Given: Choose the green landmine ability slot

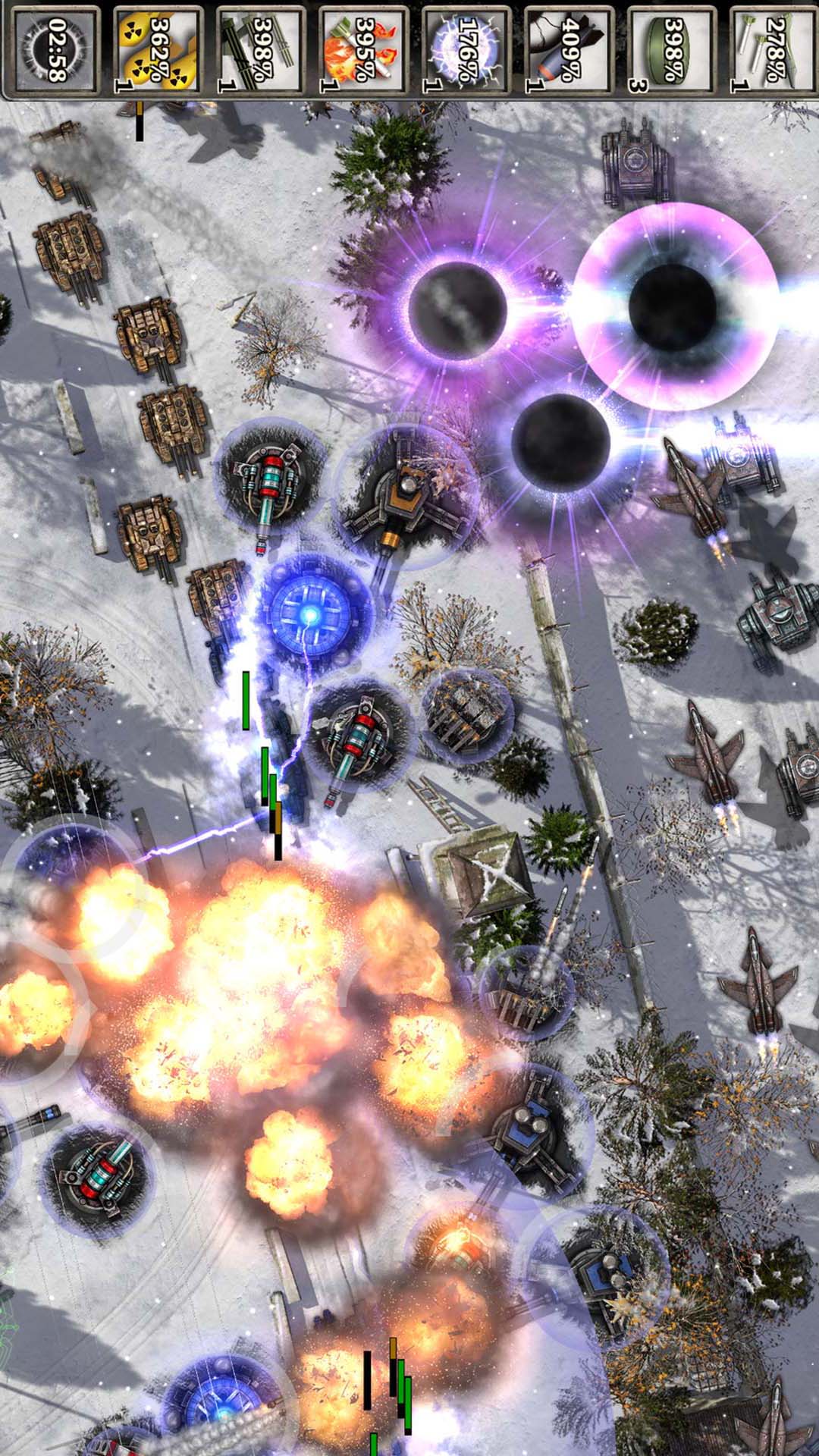Looking at the screenshot, I should [670, 50].
